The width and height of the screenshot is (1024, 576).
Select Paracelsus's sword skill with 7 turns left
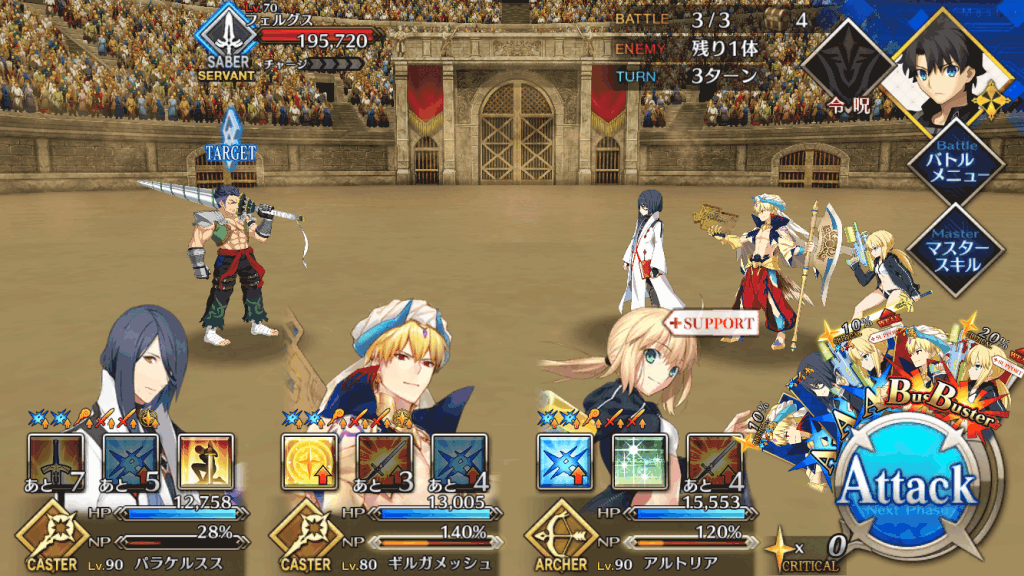click(x=53, y=461)
